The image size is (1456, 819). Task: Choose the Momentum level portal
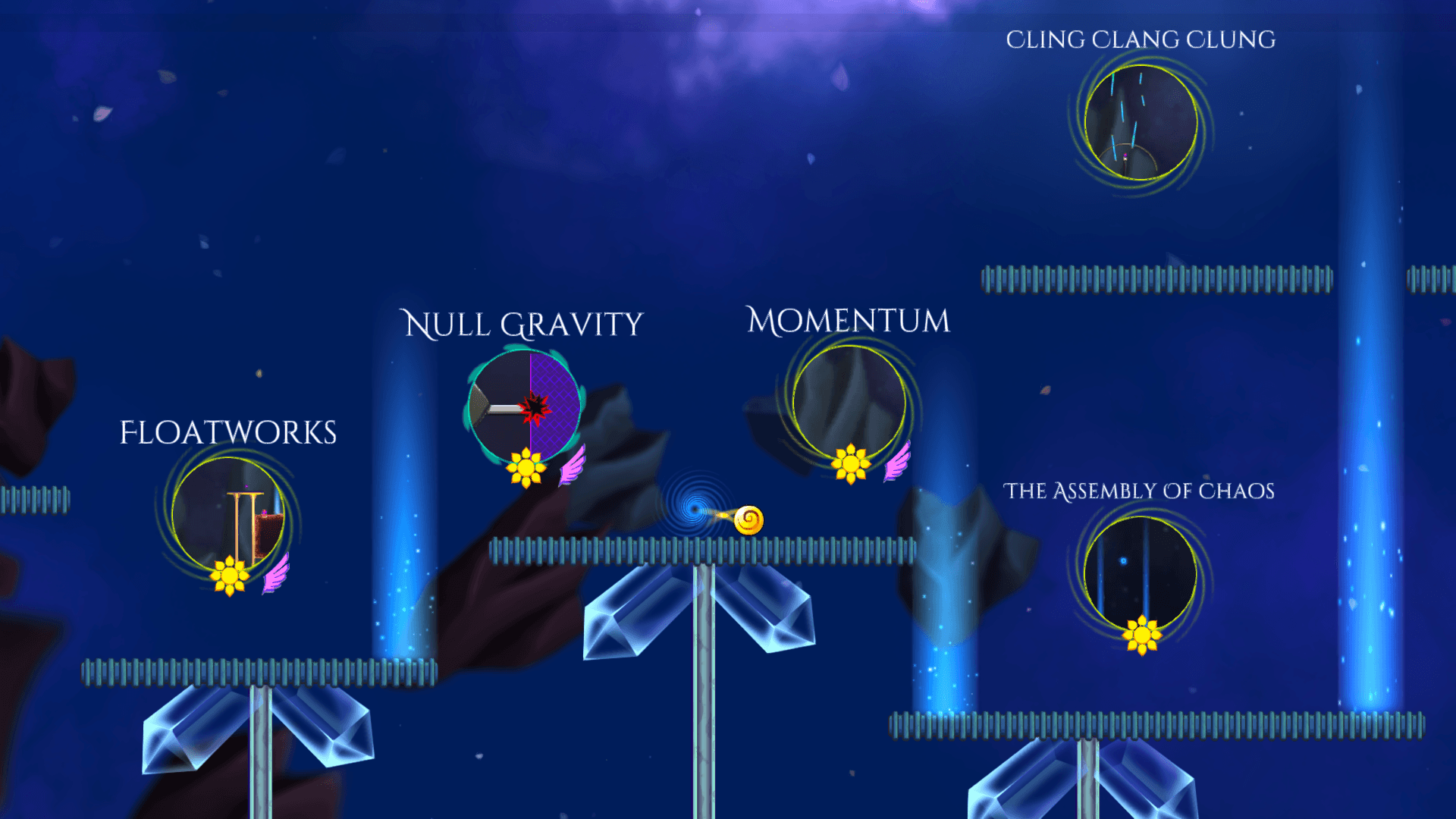[x=849, y=402]
